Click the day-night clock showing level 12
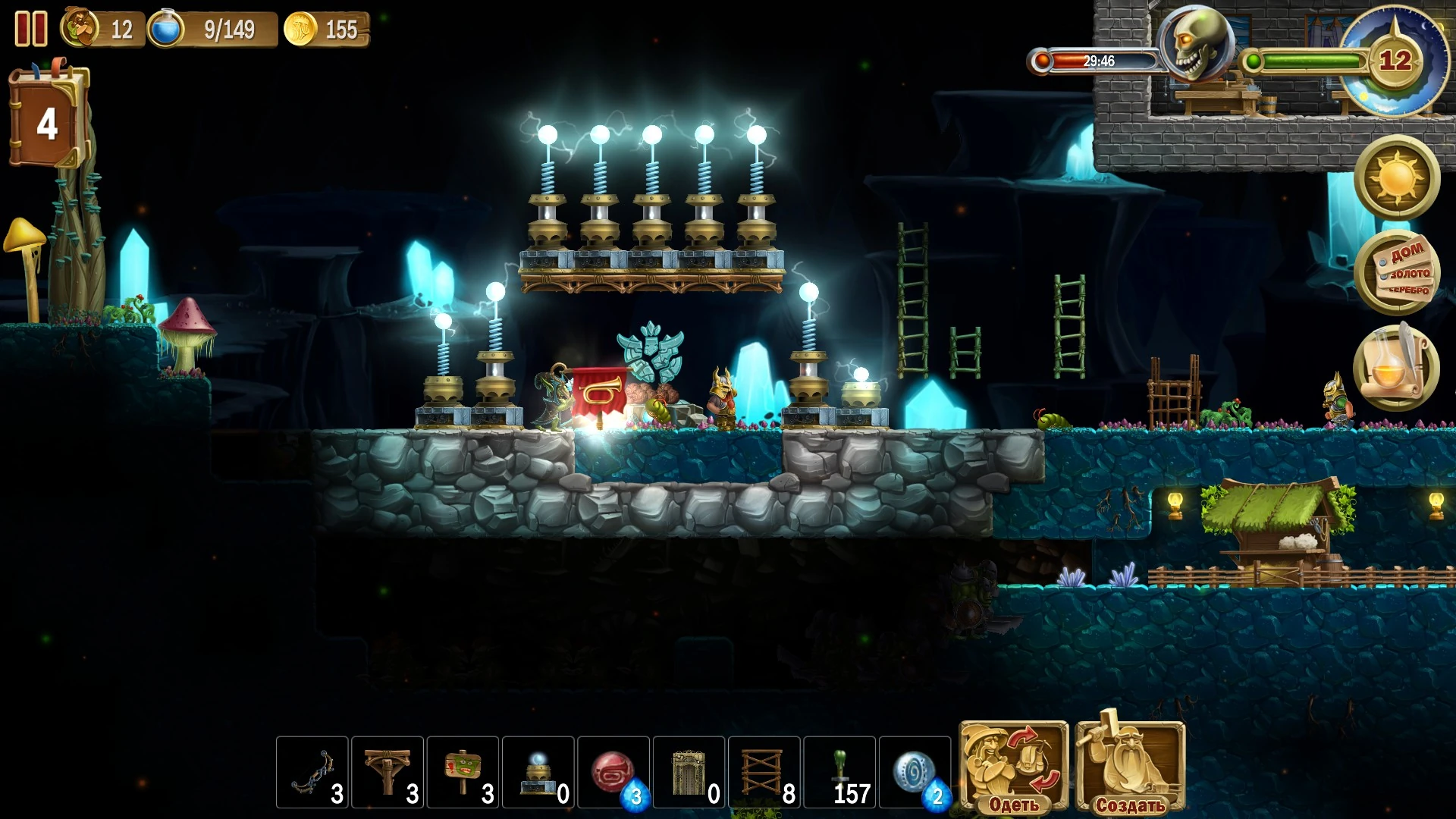 [1394, 61]
